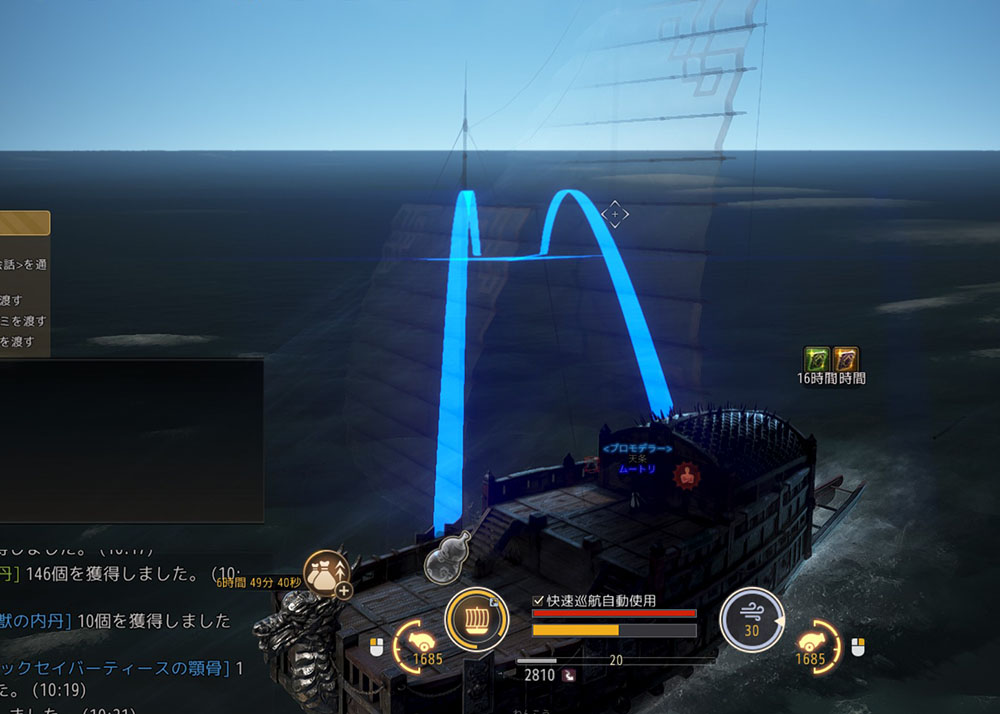Use the wind boost skill showing 30
This screenshot has width=1000, height=714.
[752, 619]
